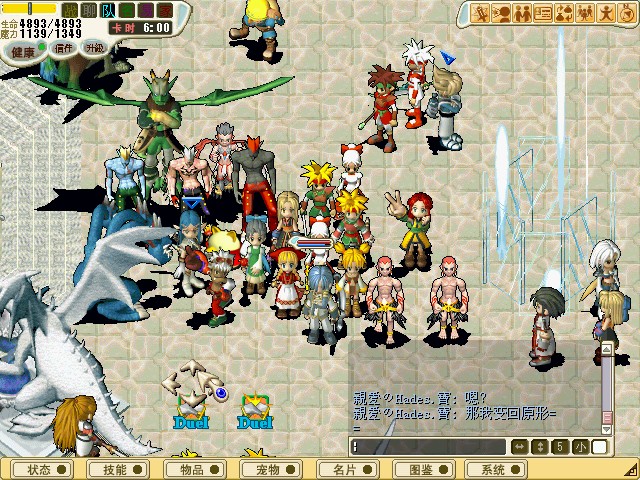
Task: Open the 状态 status menu
Action: pyautogui.click(x=44, y=469)
